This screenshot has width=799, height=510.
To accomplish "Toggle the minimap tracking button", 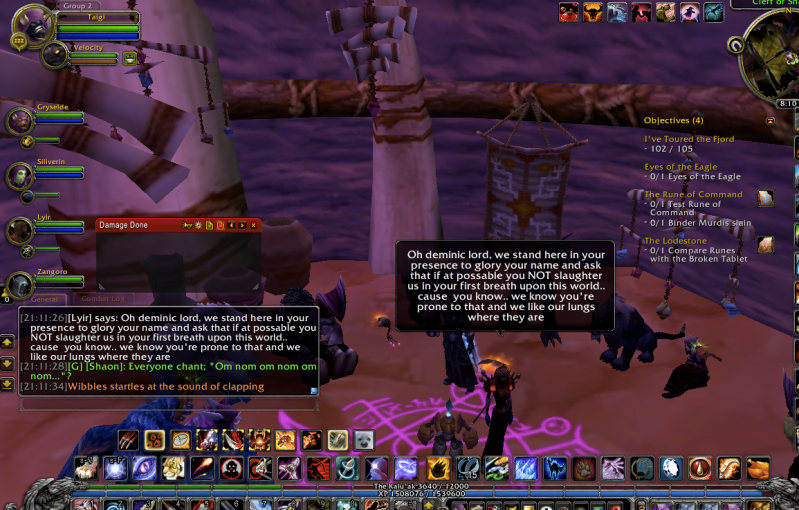I will pyautogui.click(x=736, y=45).
